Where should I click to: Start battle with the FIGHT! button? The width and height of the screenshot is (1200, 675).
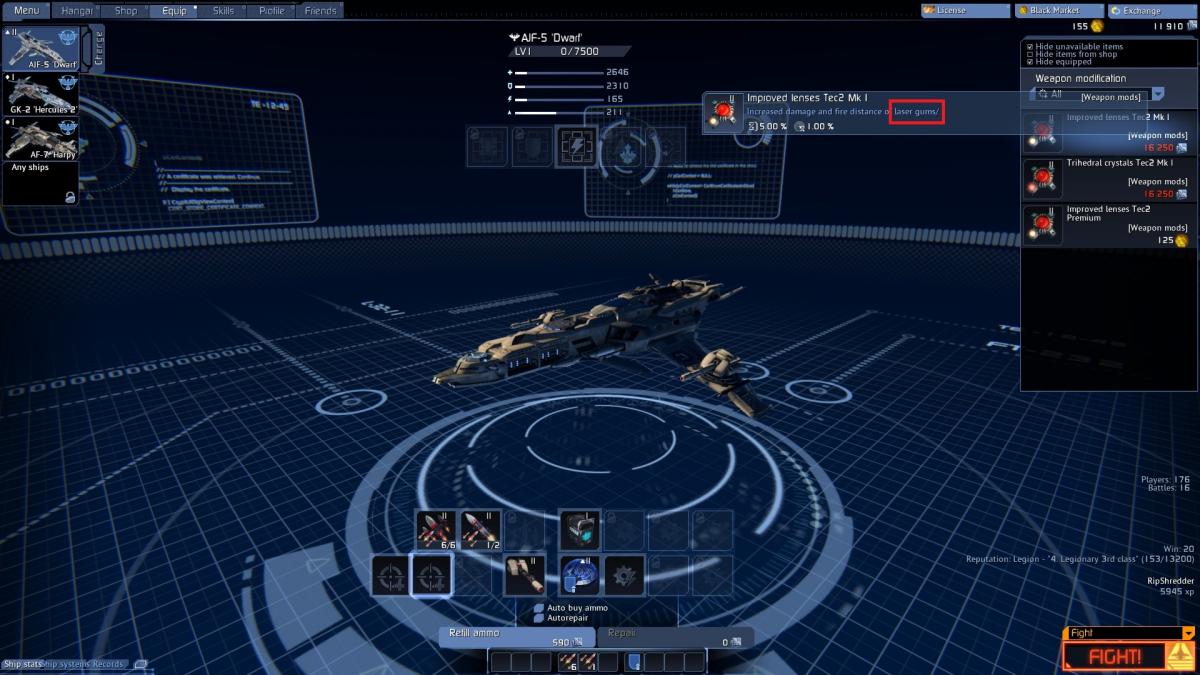[x=1115, y=656]
